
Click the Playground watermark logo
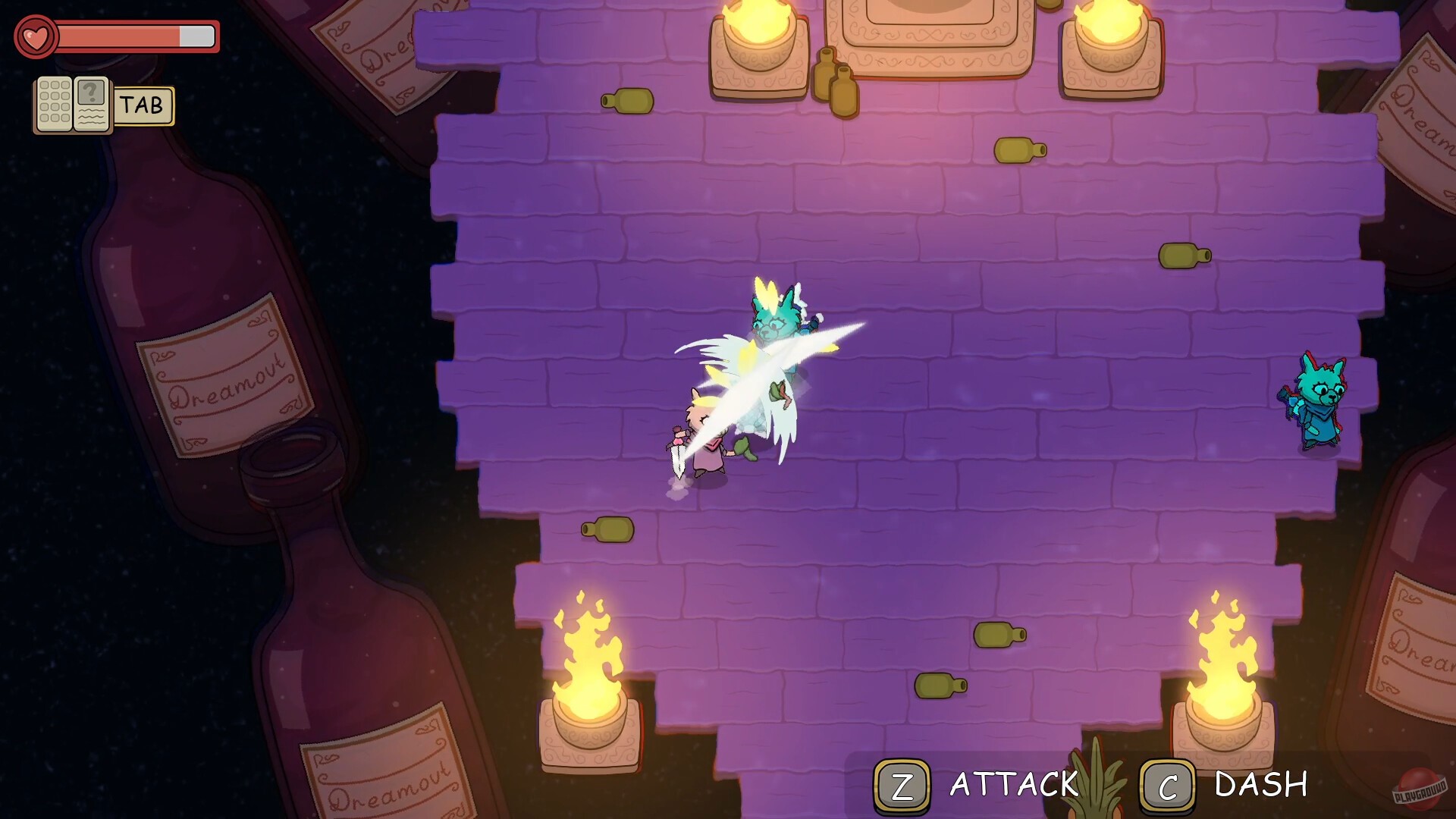[1420, 789]
